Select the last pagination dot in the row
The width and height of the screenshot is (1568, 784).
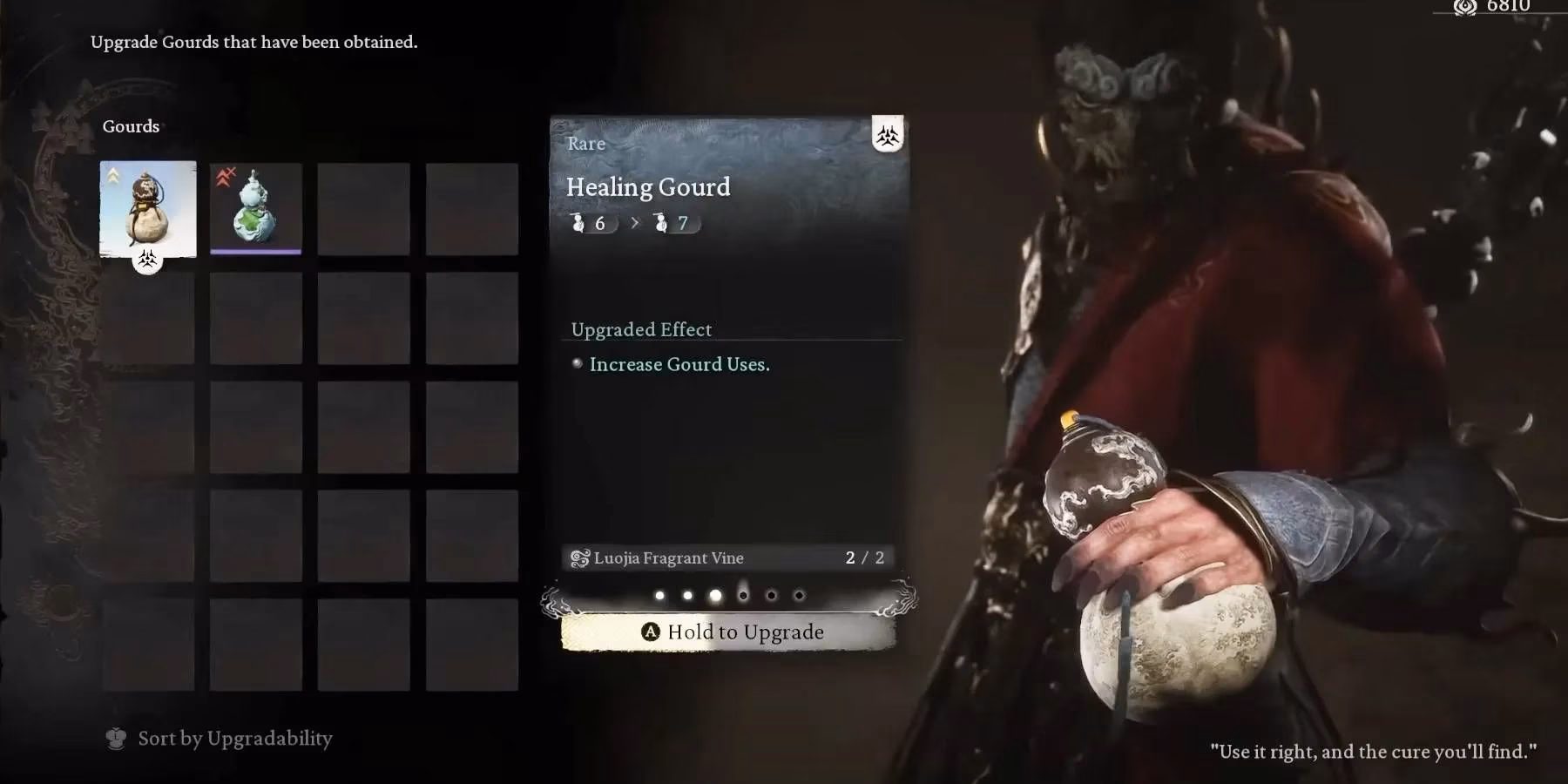coord(800,595)
